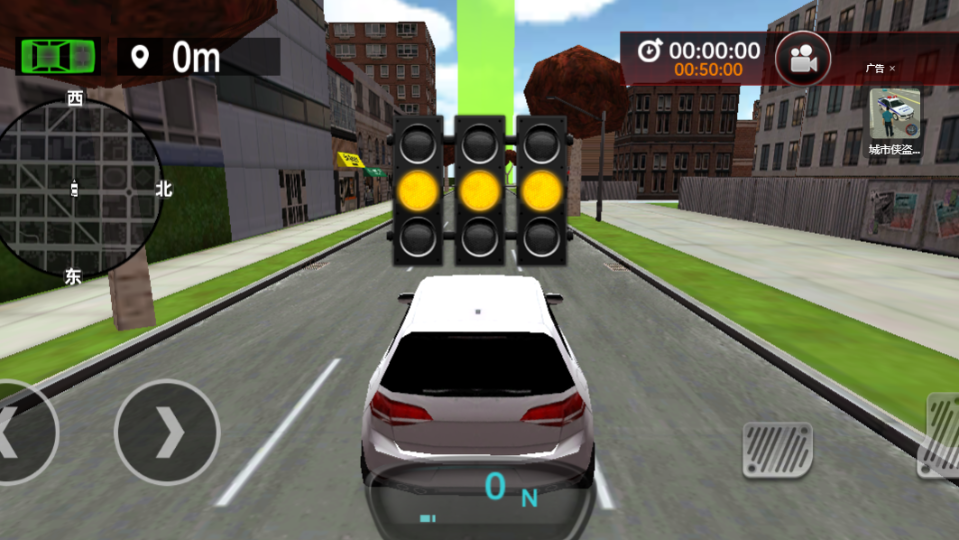Switch camera view with the camera button
Viewport: 959px width, 540px height.
(802, 60)
